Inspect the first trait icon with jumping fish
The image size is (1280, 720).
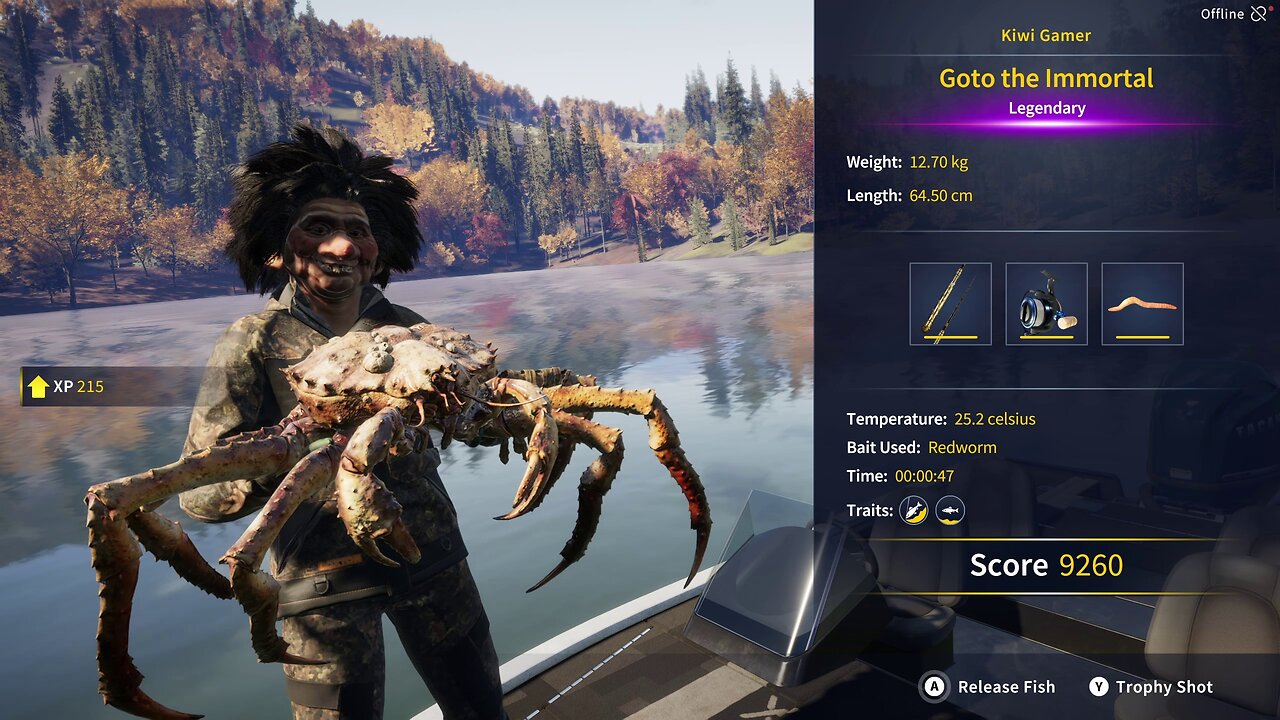coord(913,510)
